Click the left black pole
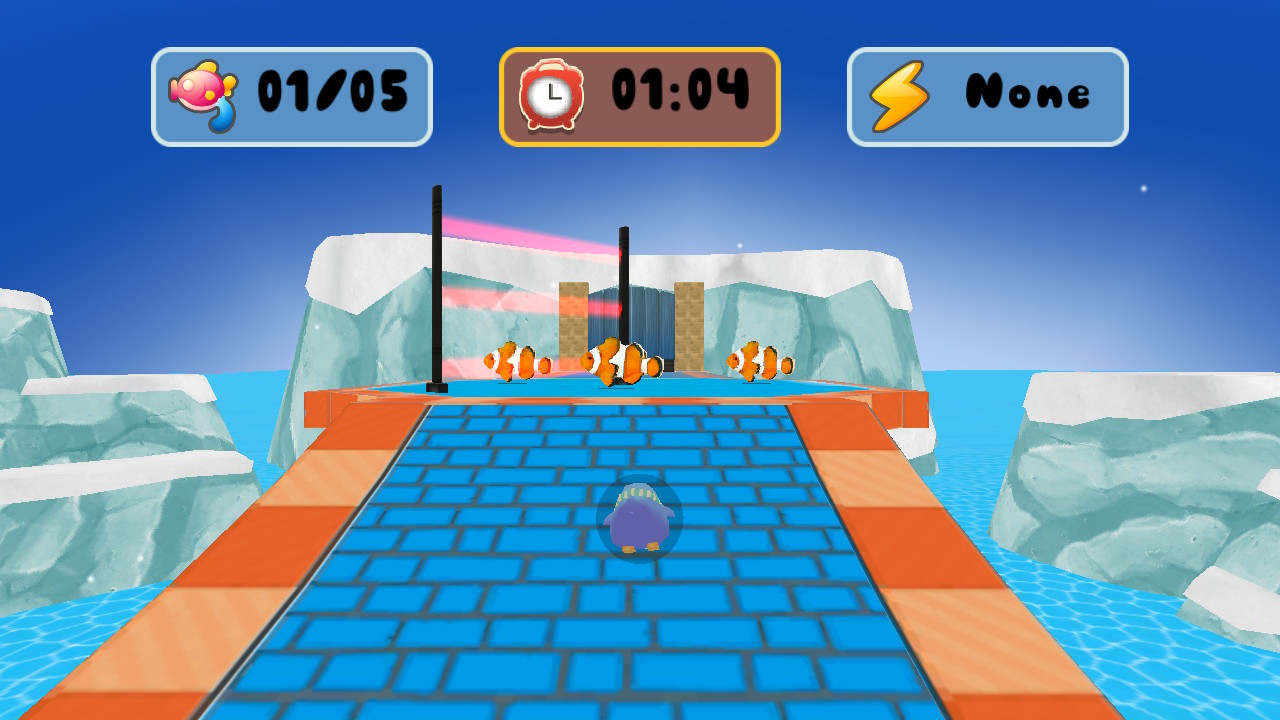The height and width of the screenshot is (720, 1280). (x=436, y=290)
